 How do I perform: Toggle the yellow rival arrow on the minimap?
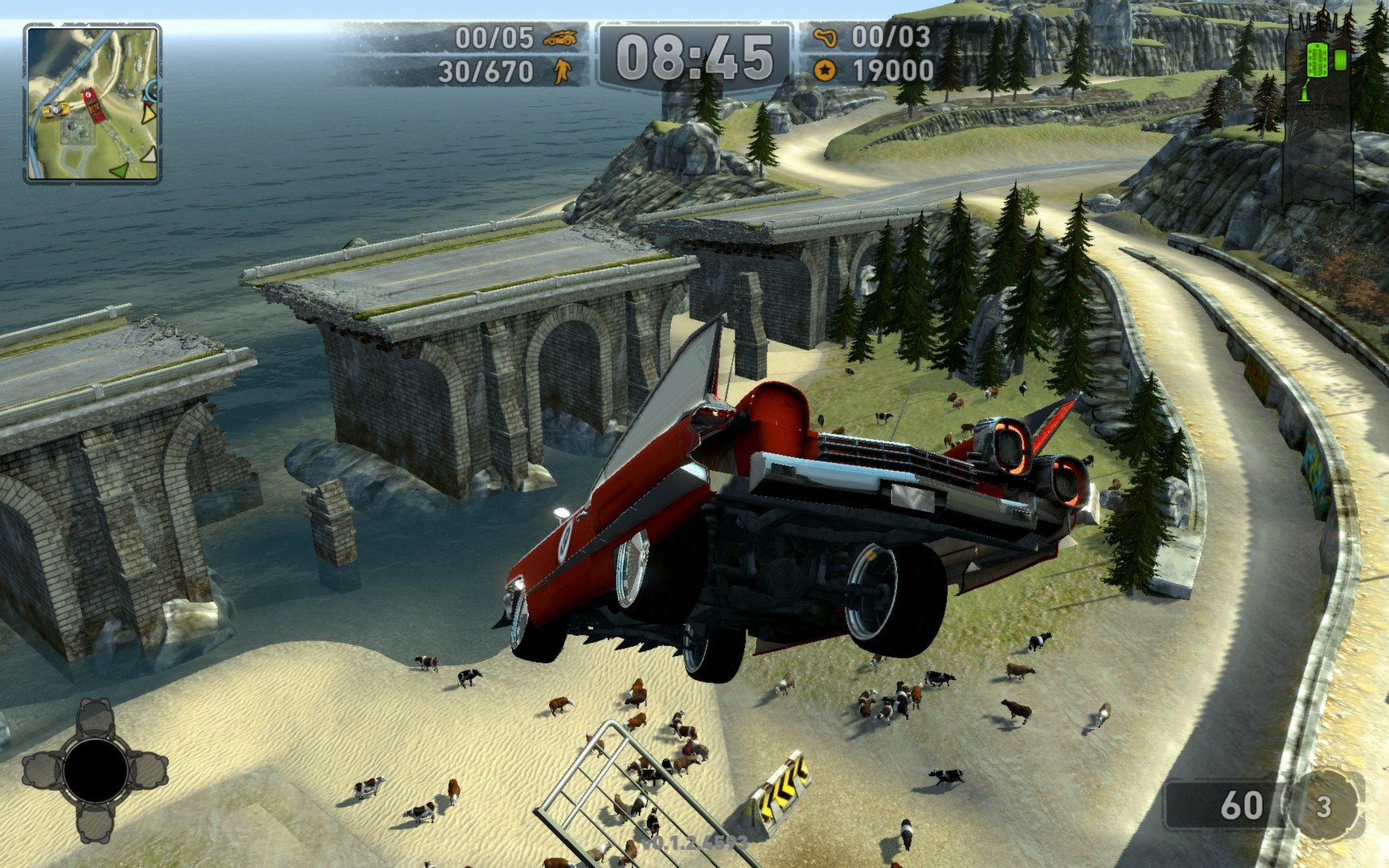(149, 113)
